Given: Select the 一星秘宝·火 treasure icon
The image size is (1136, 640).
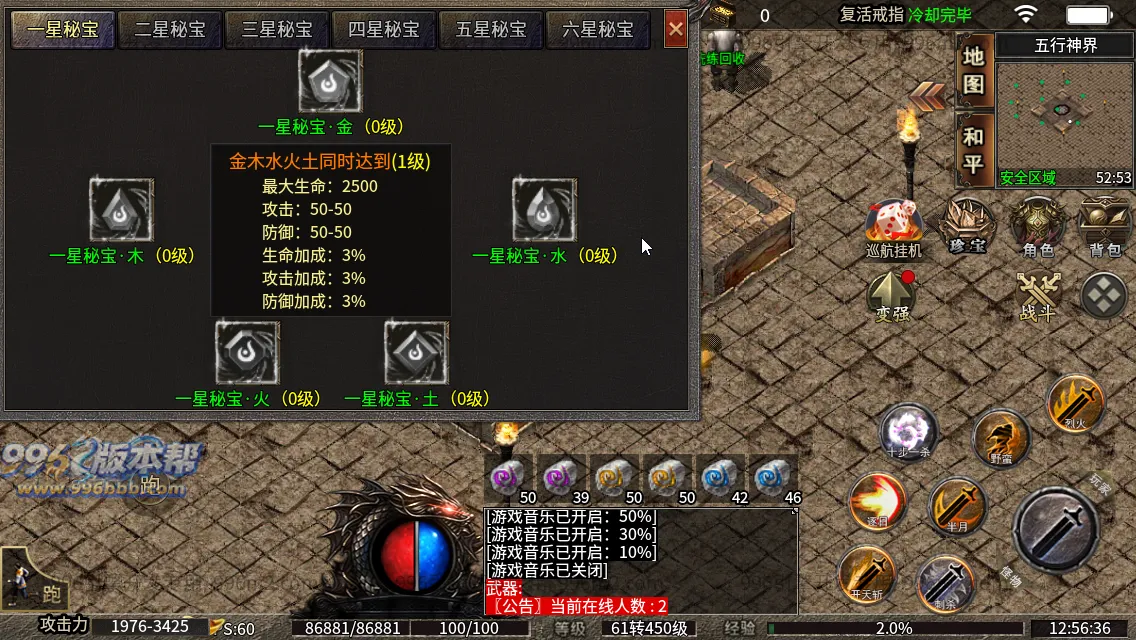Looking at the screenshot, I should click(x=248, y=352).
